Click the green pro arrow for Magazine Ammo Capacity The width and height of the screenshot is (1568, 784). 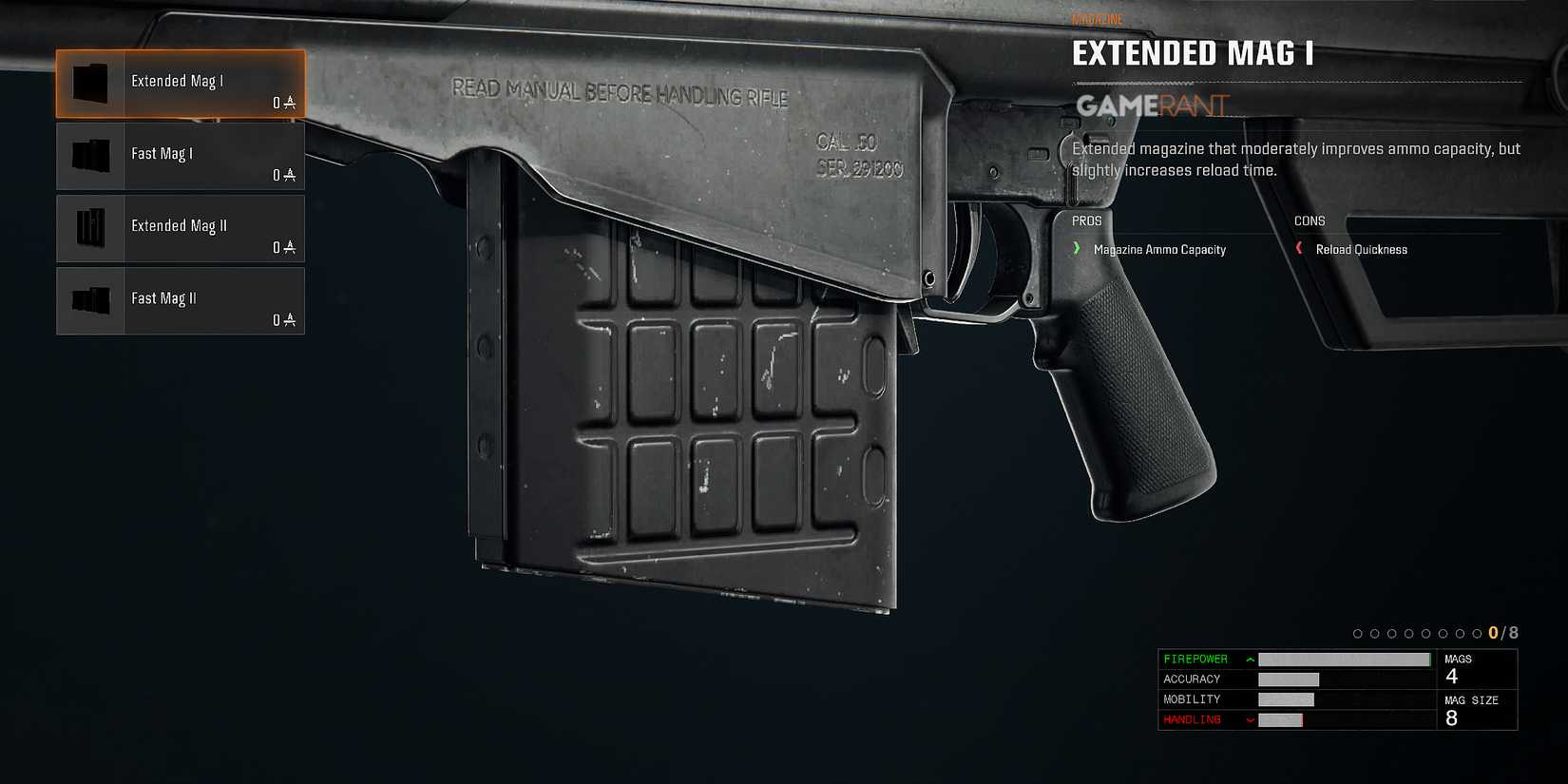1077,249
